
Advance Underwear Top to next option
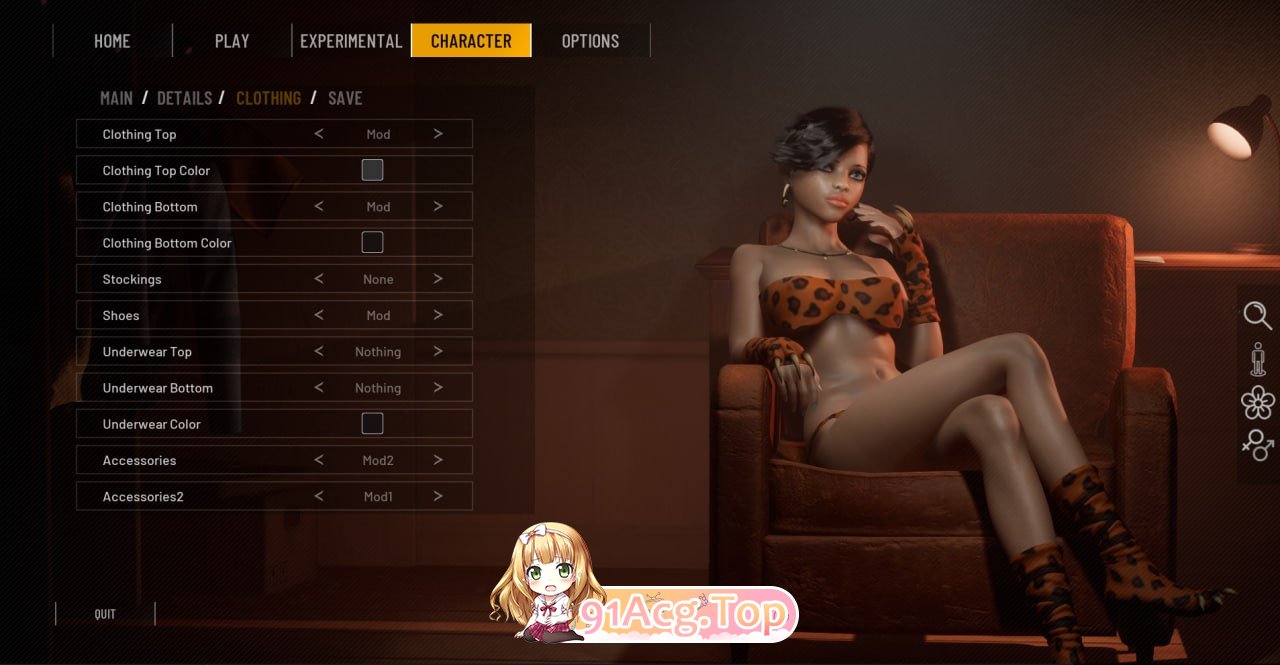coord(438,351)
